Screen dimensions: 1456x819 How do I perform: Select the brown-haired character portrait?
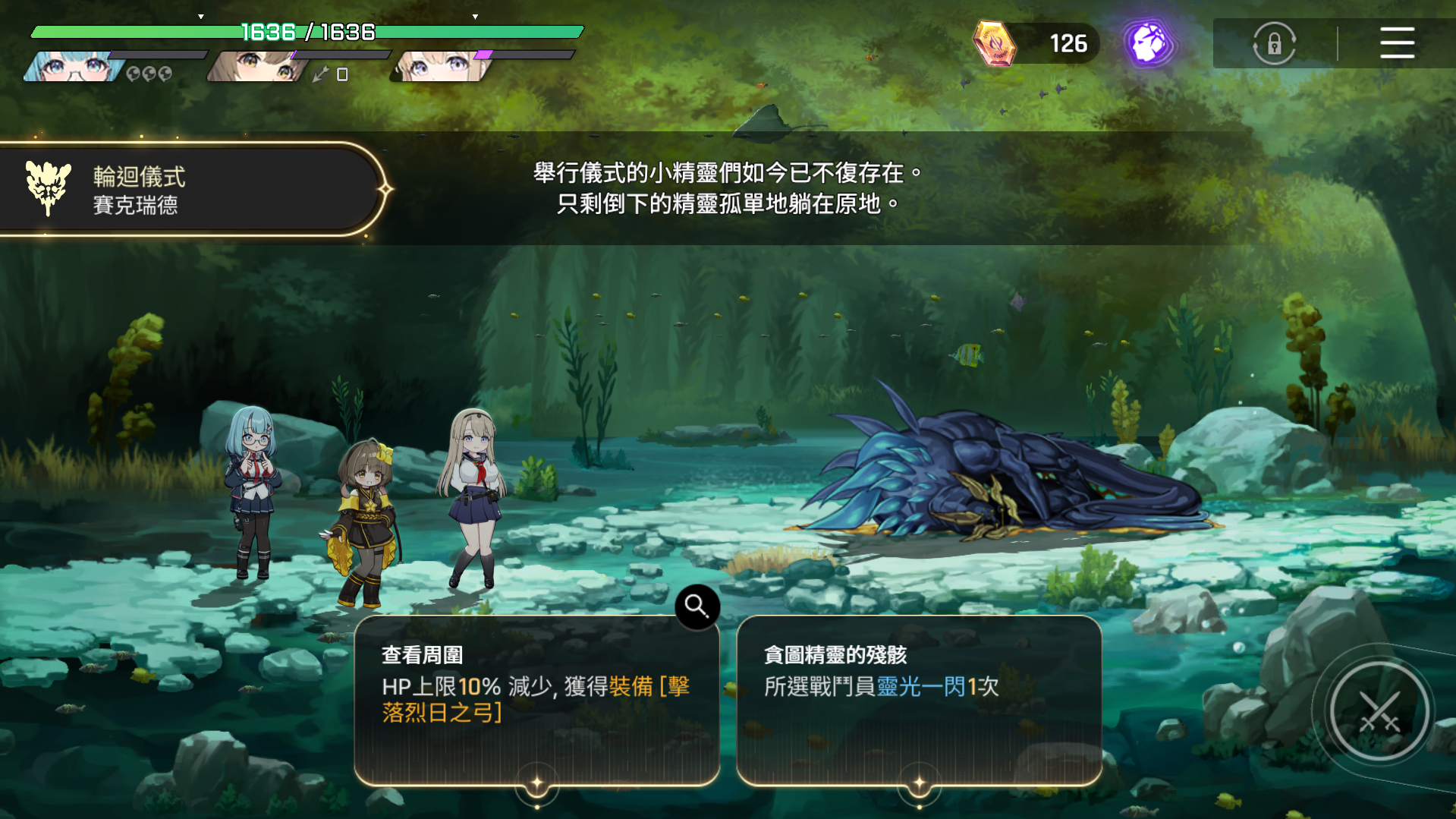tap(258, 67)
